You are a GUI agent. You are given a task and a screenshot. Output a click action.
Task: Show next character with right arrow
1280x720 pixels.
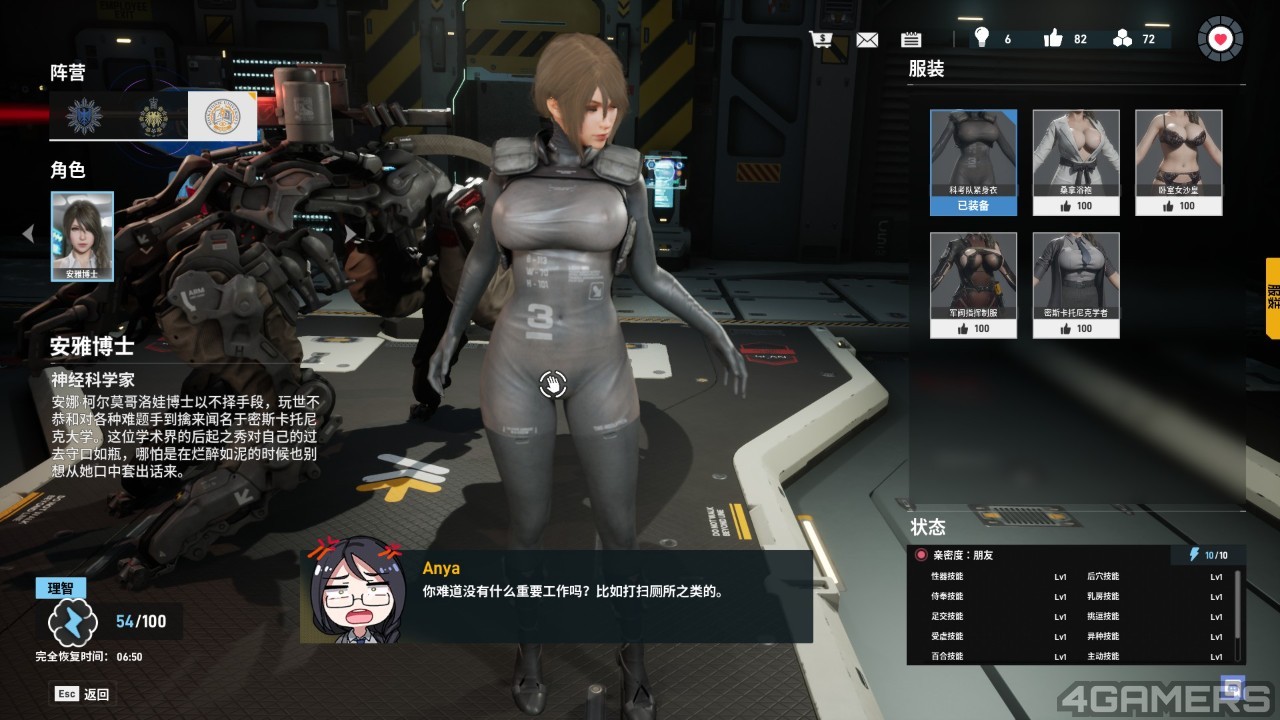click(x=351, y=234)
